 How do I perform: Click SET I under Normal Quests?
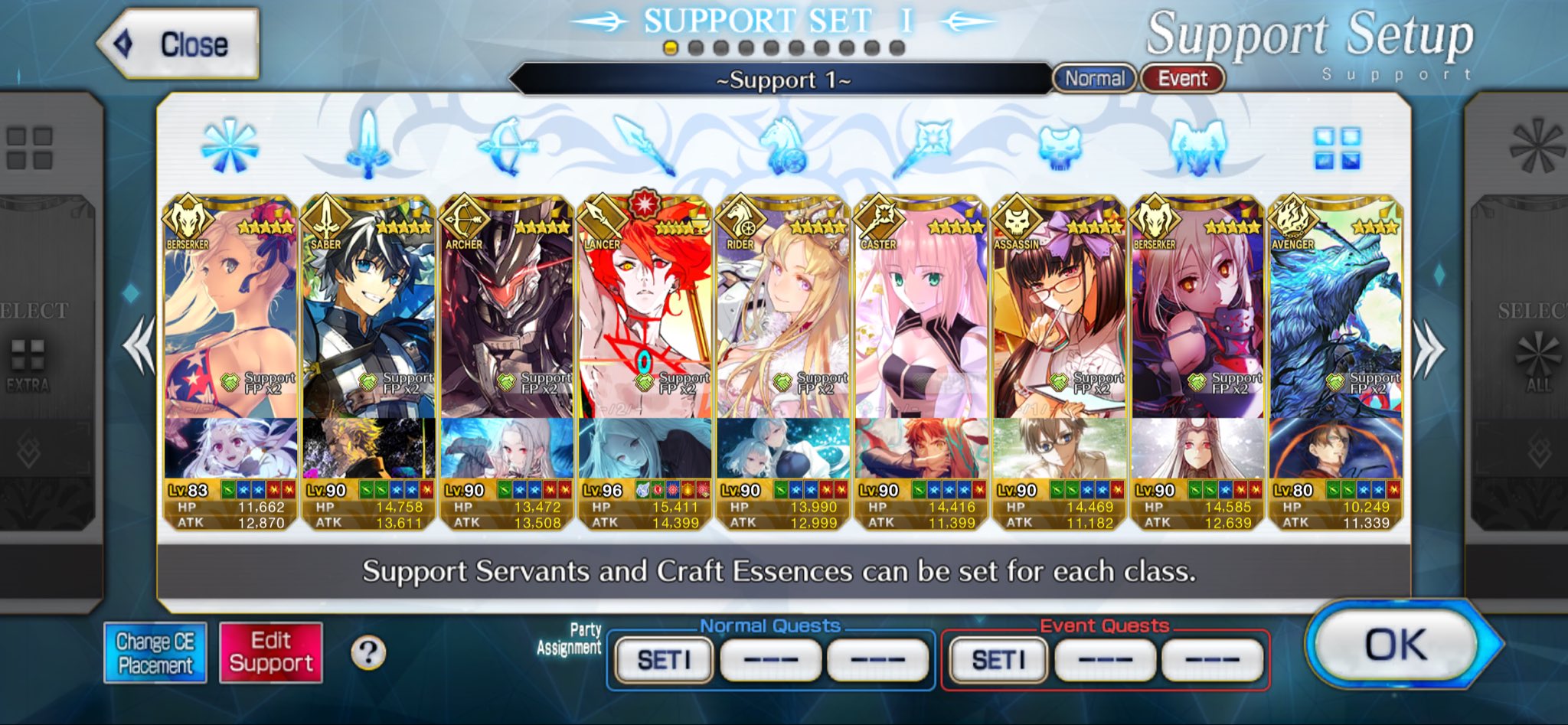click(664, 659)
